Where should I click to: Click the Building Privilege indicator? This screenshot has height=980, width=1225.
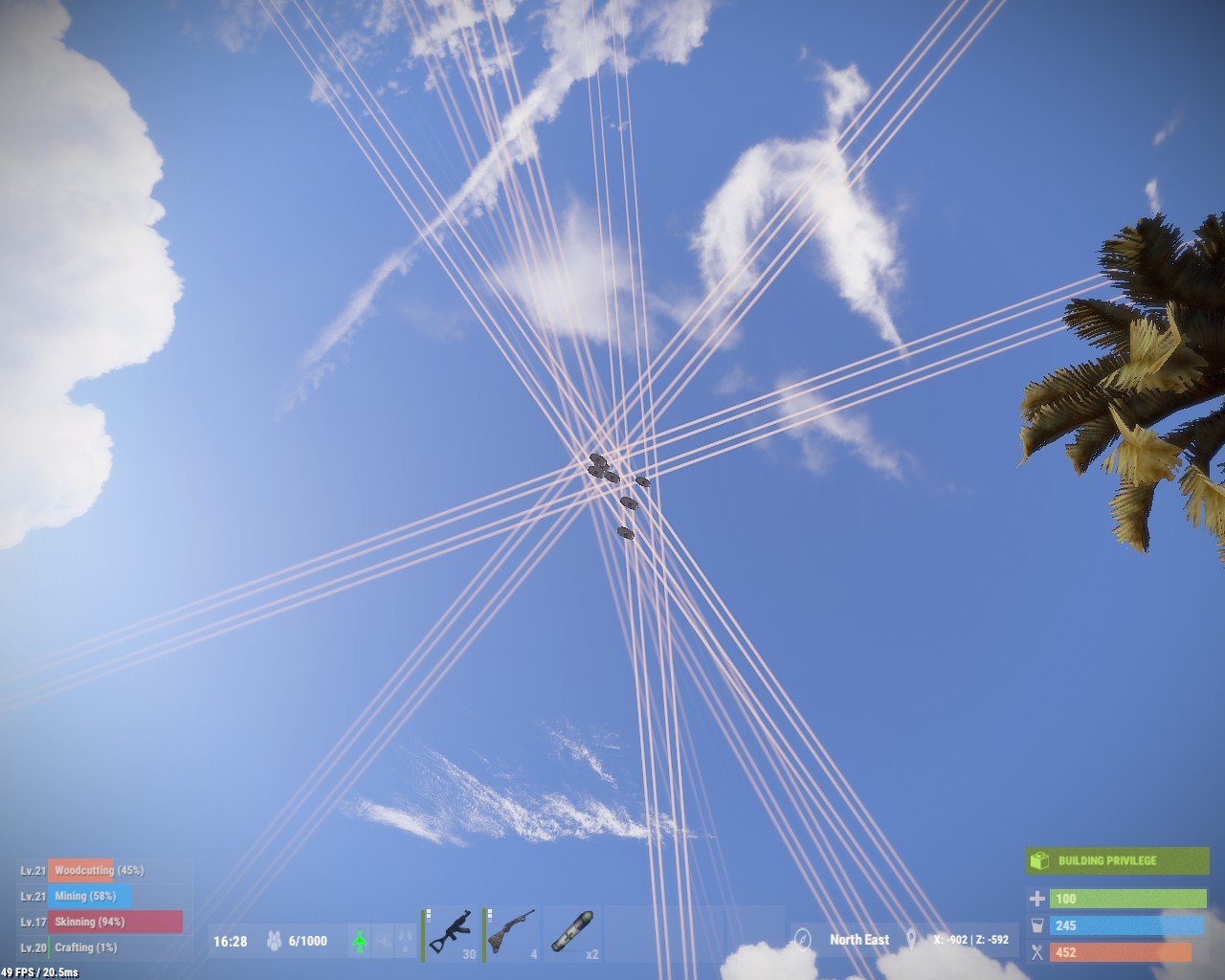tap(1117, 860)
